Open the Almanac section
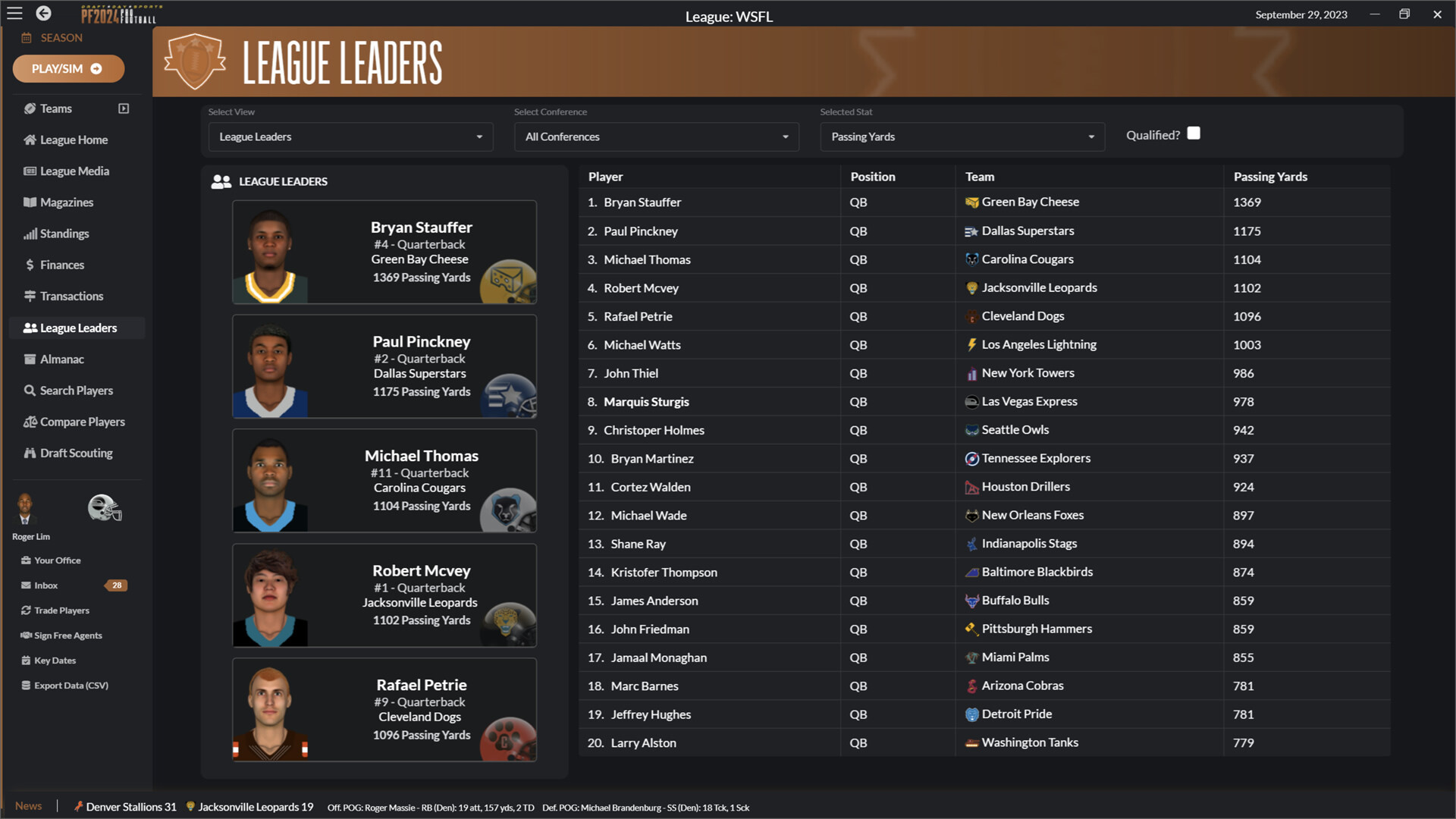This screenshot has height=819, width=1456. tap(62, 359)
